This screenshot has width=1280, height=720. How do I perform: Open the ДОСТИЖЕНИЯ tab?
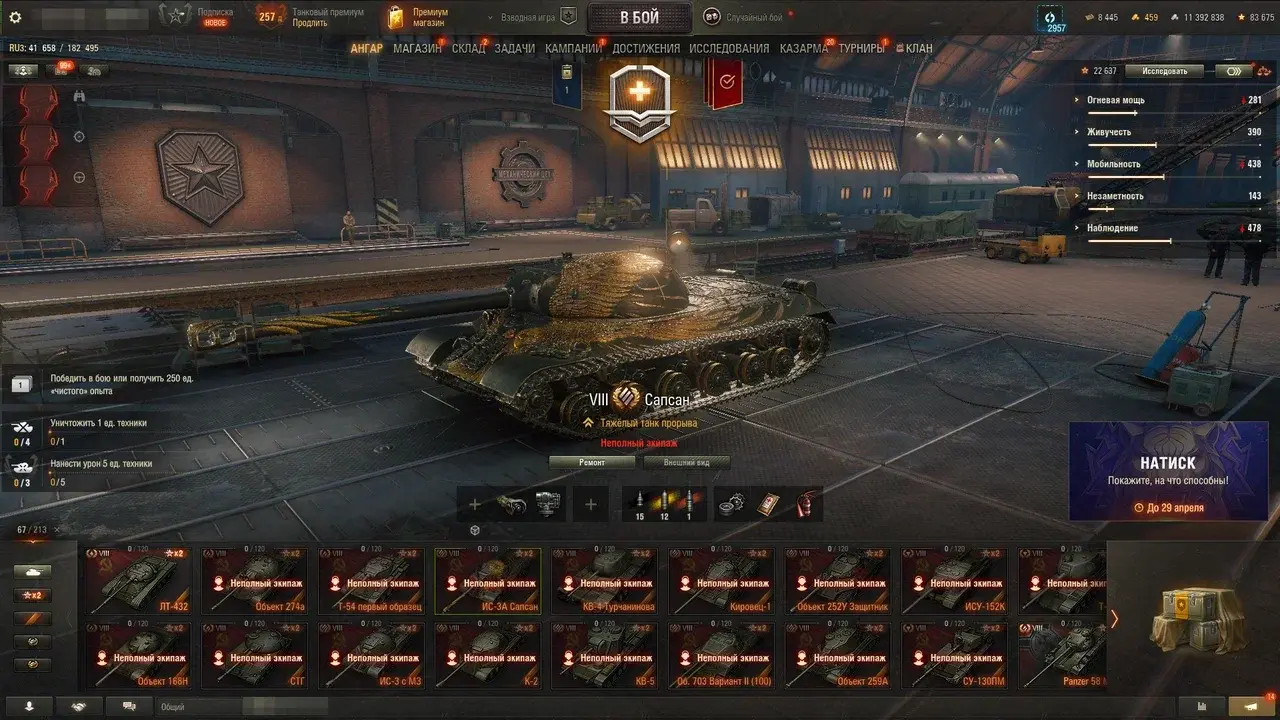[646, 48]
